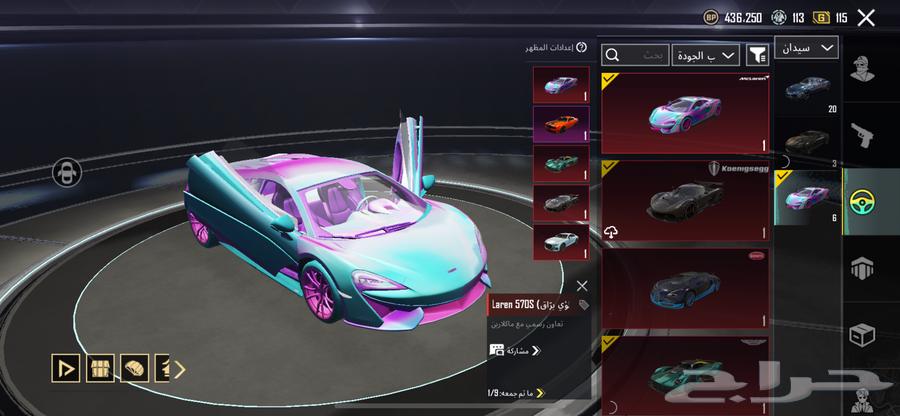Click the مشاركة share button
900x416 pixels.
(515, 350)
